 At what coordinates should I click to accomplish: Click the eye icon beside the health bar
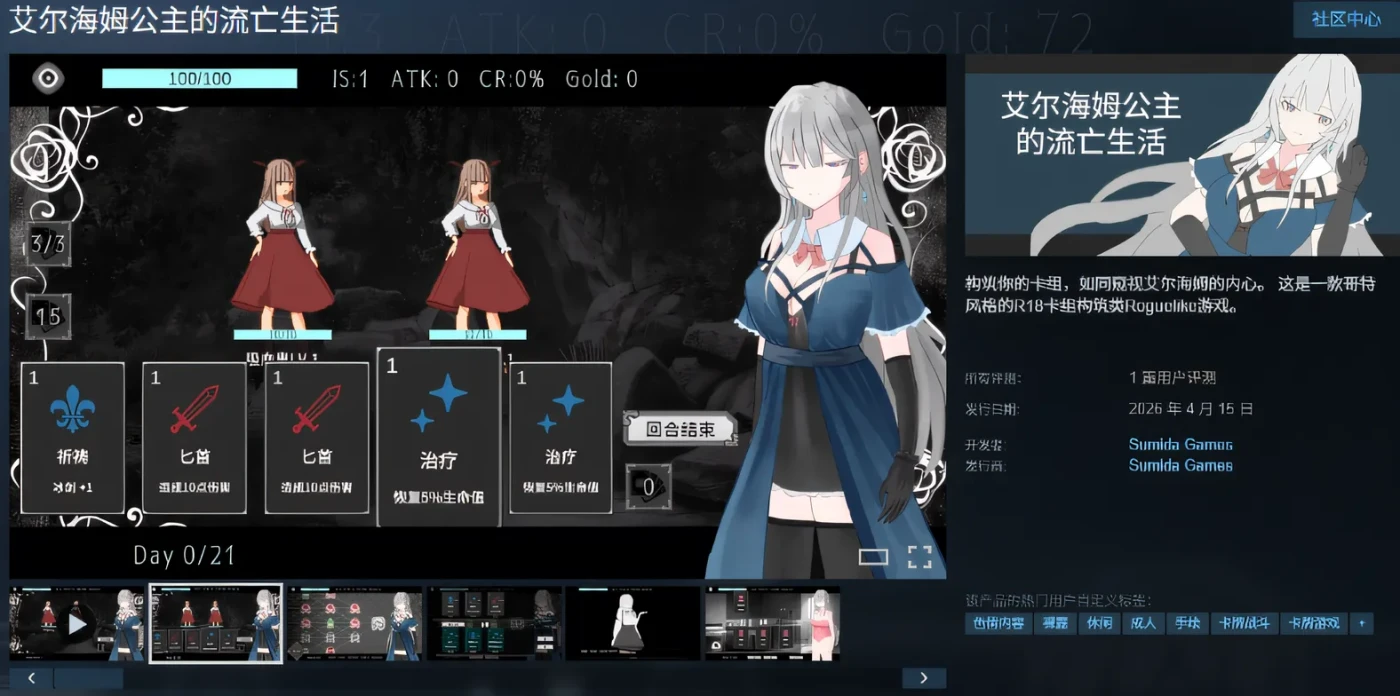[47, 79]
